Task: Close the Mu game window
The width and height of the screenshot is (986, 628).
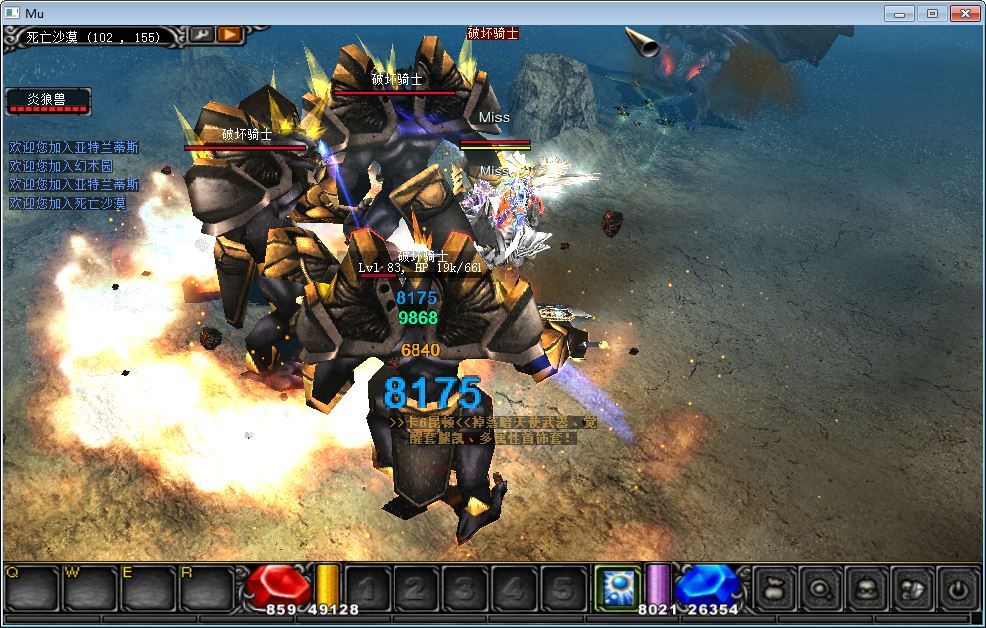Action: [965, 13]
